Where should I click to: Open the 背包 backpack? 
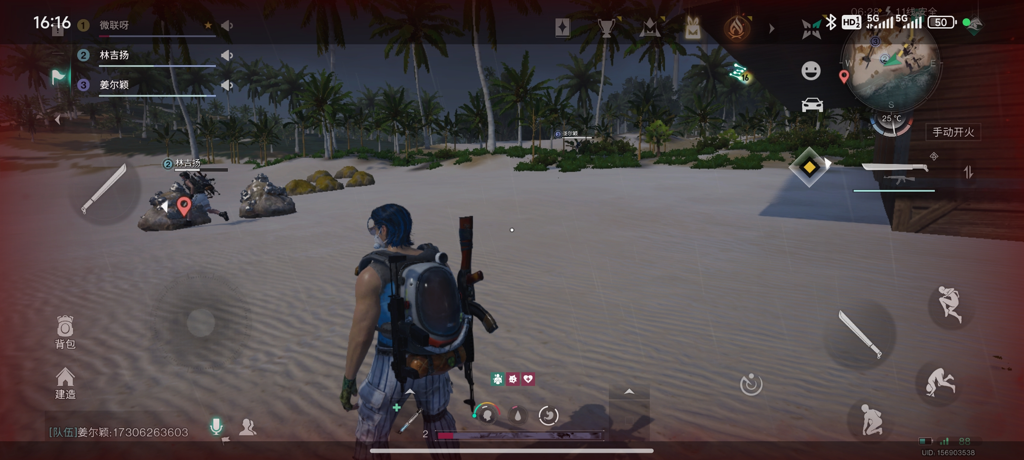[65, 331]
